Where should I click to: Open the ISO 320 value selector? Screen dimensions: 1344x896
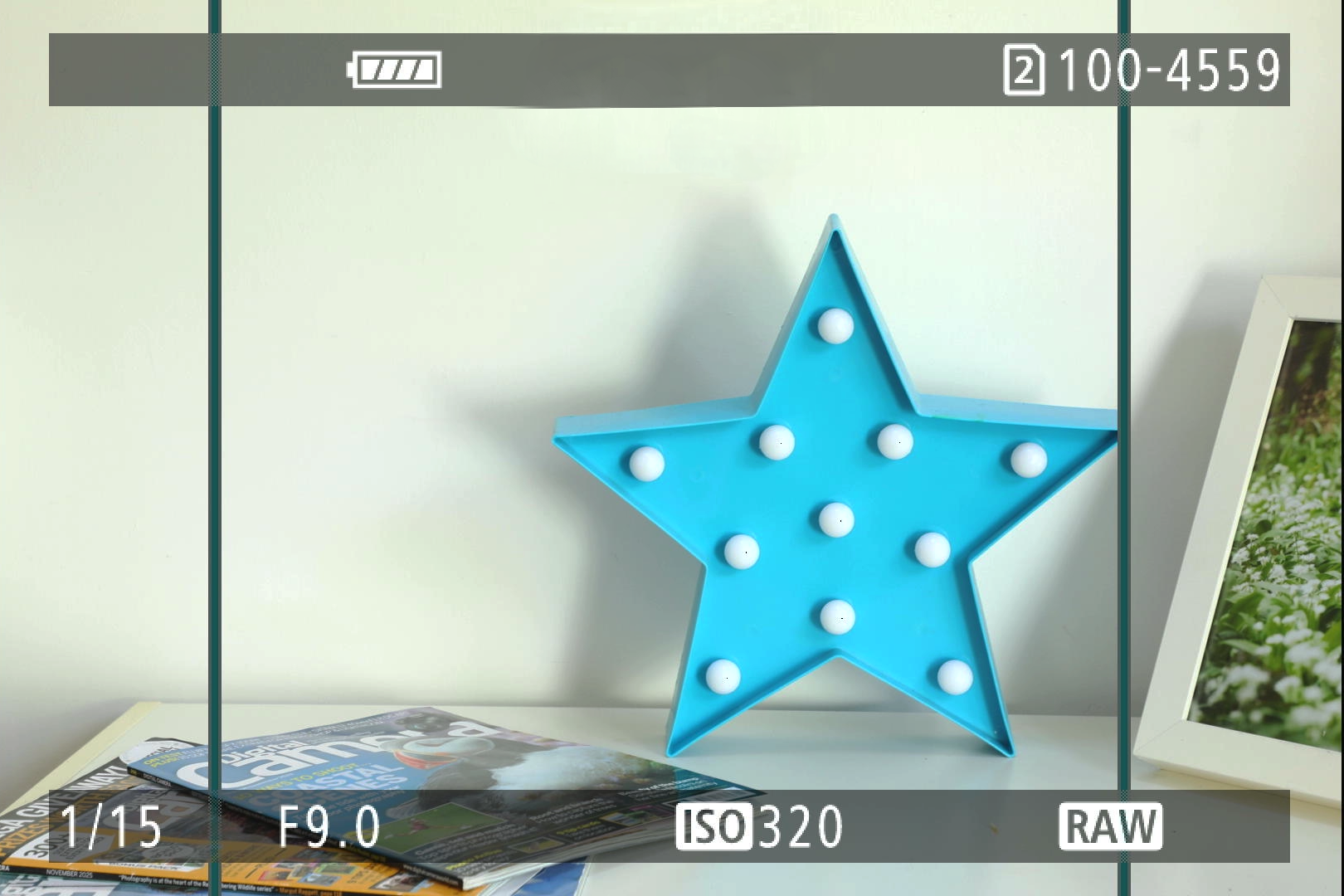coord(759,826)
